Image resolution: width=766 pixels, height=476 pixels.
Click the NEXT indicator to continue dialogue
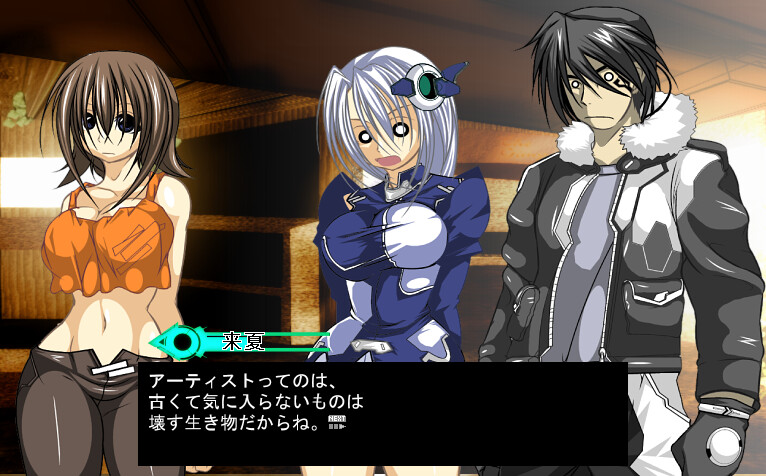(x=336, y=424)
